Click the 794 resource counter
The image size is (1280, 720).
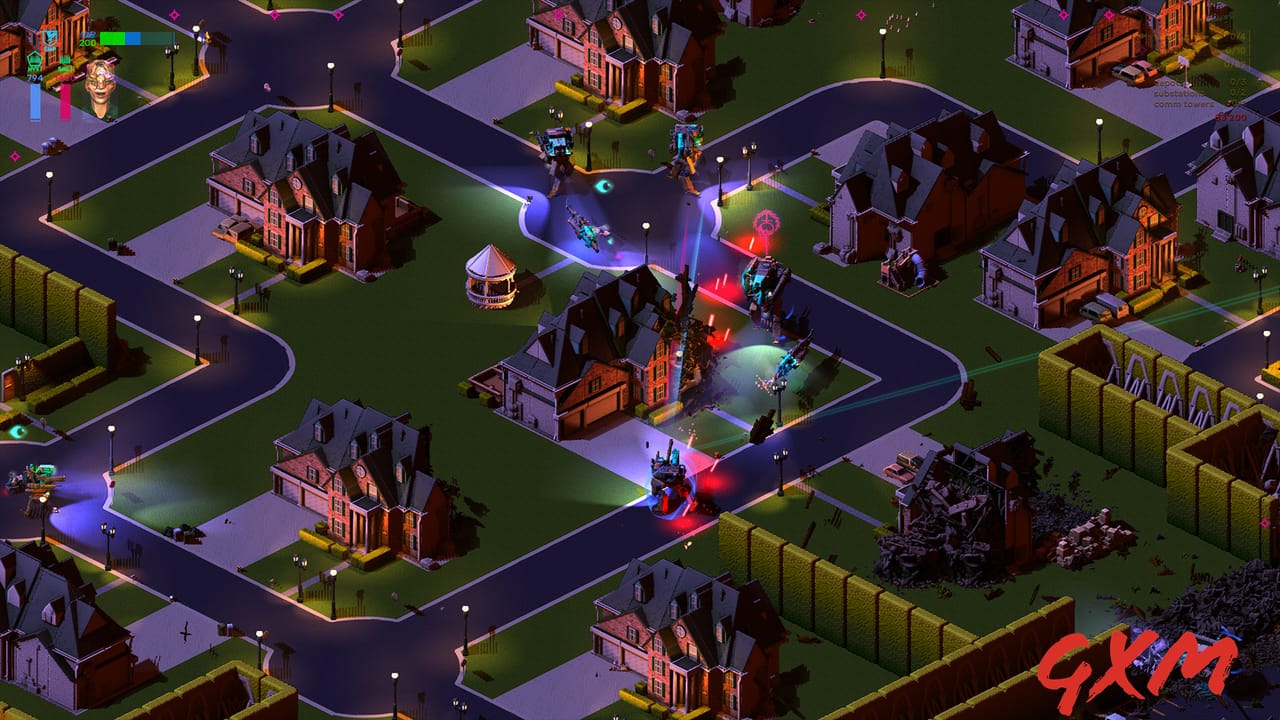[33, 78]
